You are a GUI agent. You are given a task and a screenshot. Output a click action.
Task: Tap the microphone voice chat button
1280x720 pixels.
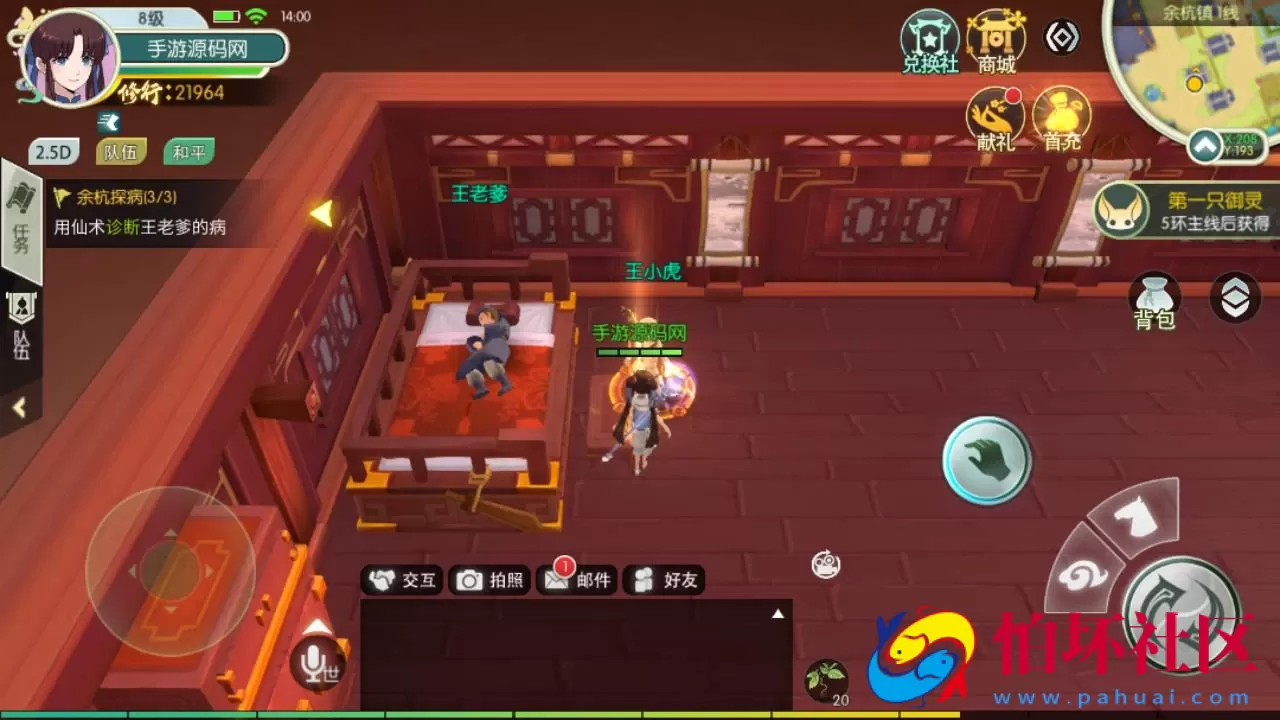tap(317, 662)
